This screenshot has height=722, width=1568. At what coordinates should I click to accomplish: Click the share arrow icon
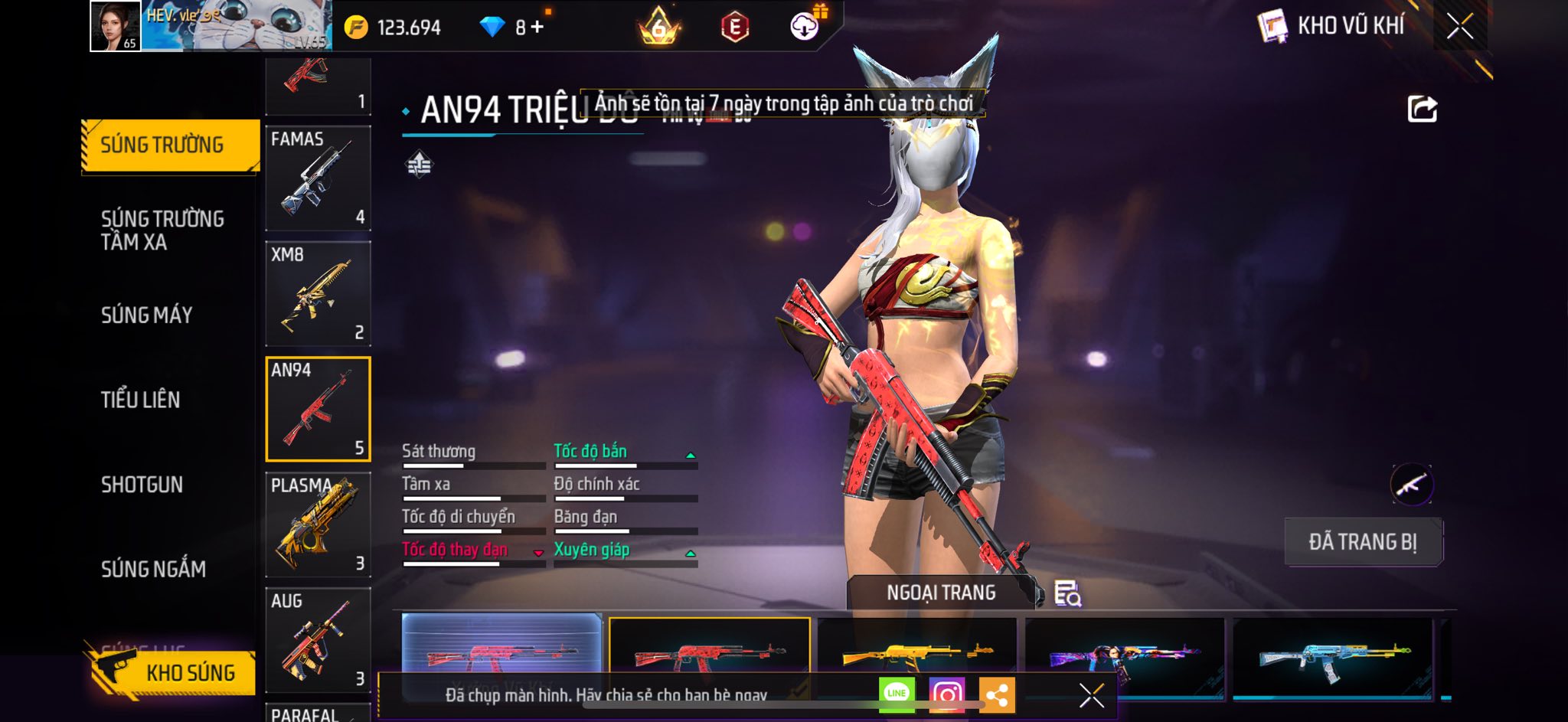[1422, 109]
